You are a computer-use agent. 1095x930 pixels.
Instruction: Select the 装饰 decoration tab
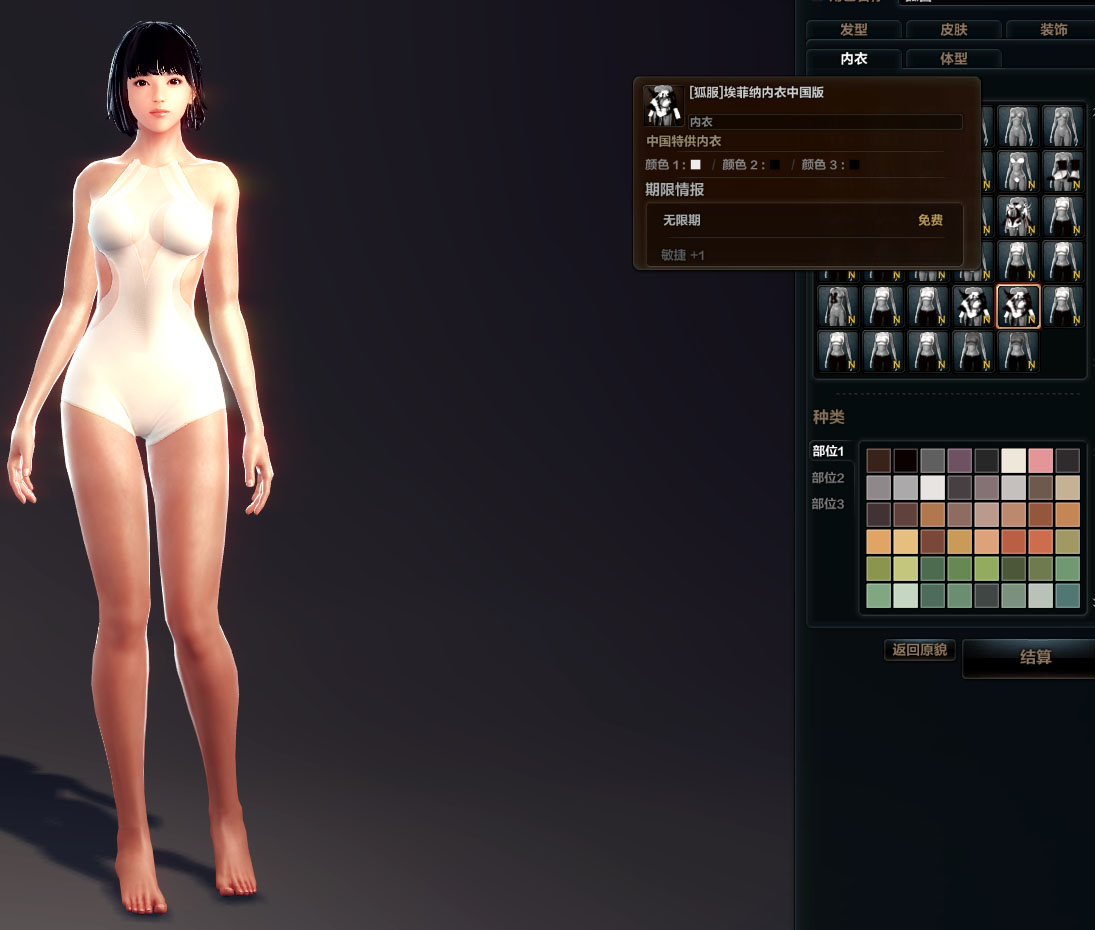pos(1052,30)
